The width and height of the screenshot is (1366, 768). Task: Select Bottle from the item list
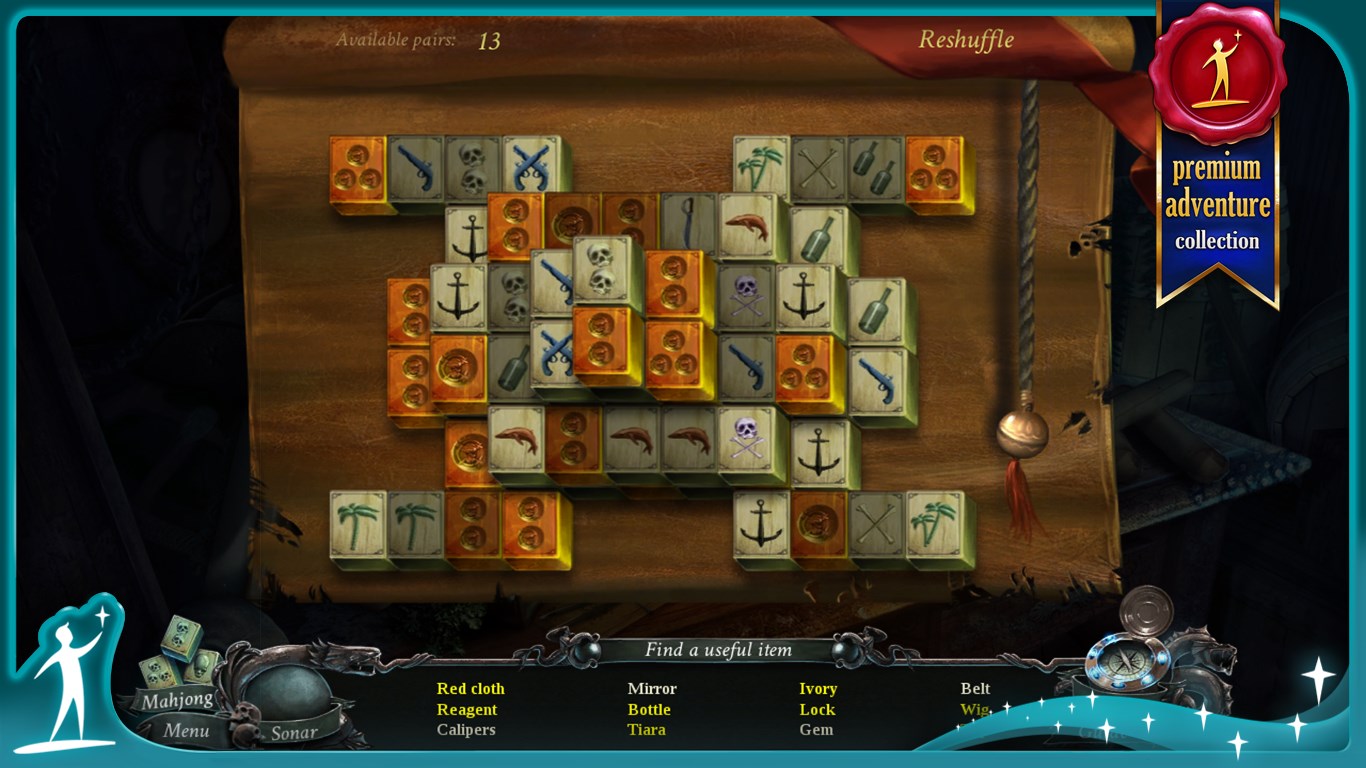pos(648,709)
